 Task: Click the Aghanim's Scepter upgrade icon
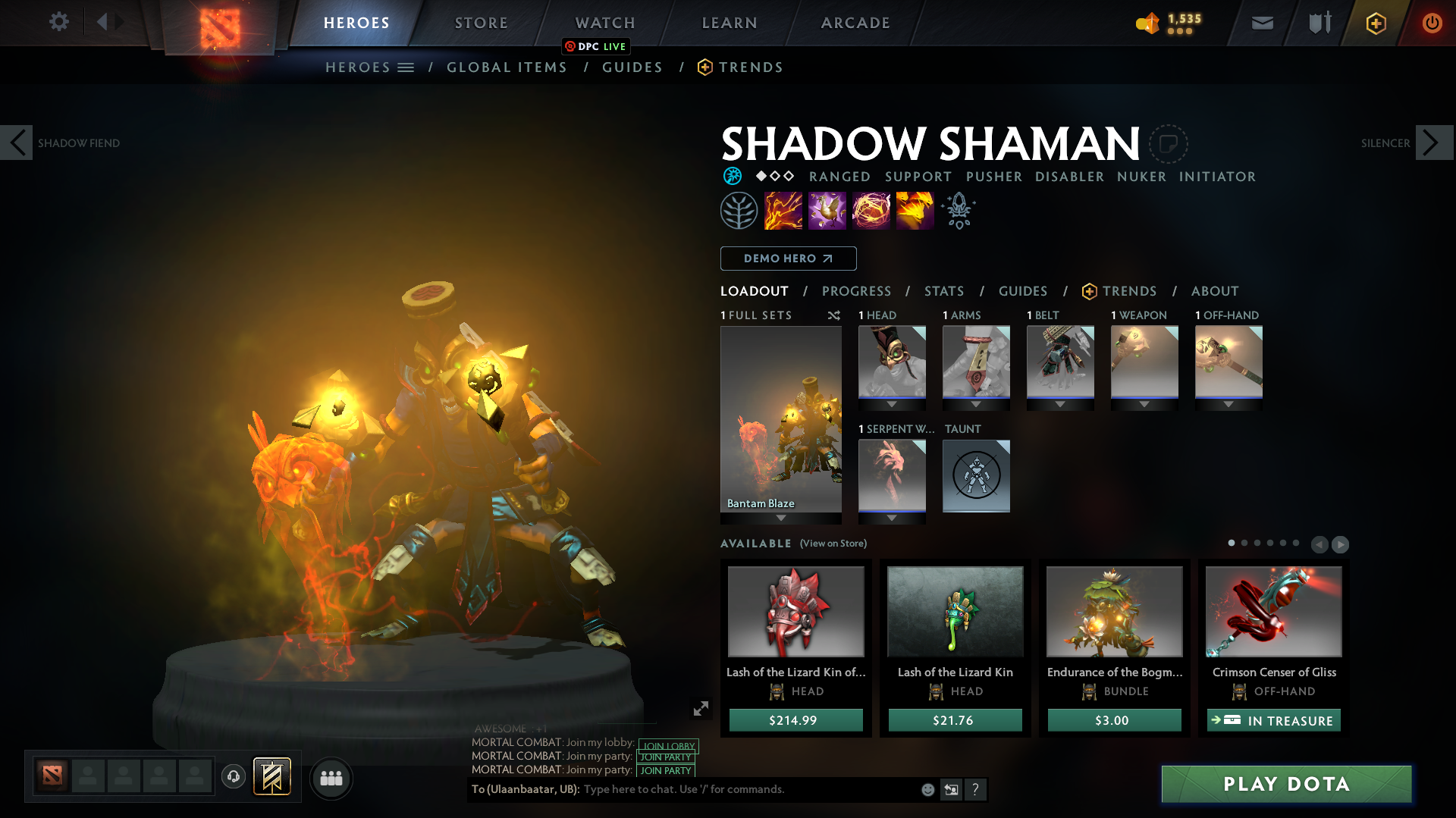click(958, 210)
